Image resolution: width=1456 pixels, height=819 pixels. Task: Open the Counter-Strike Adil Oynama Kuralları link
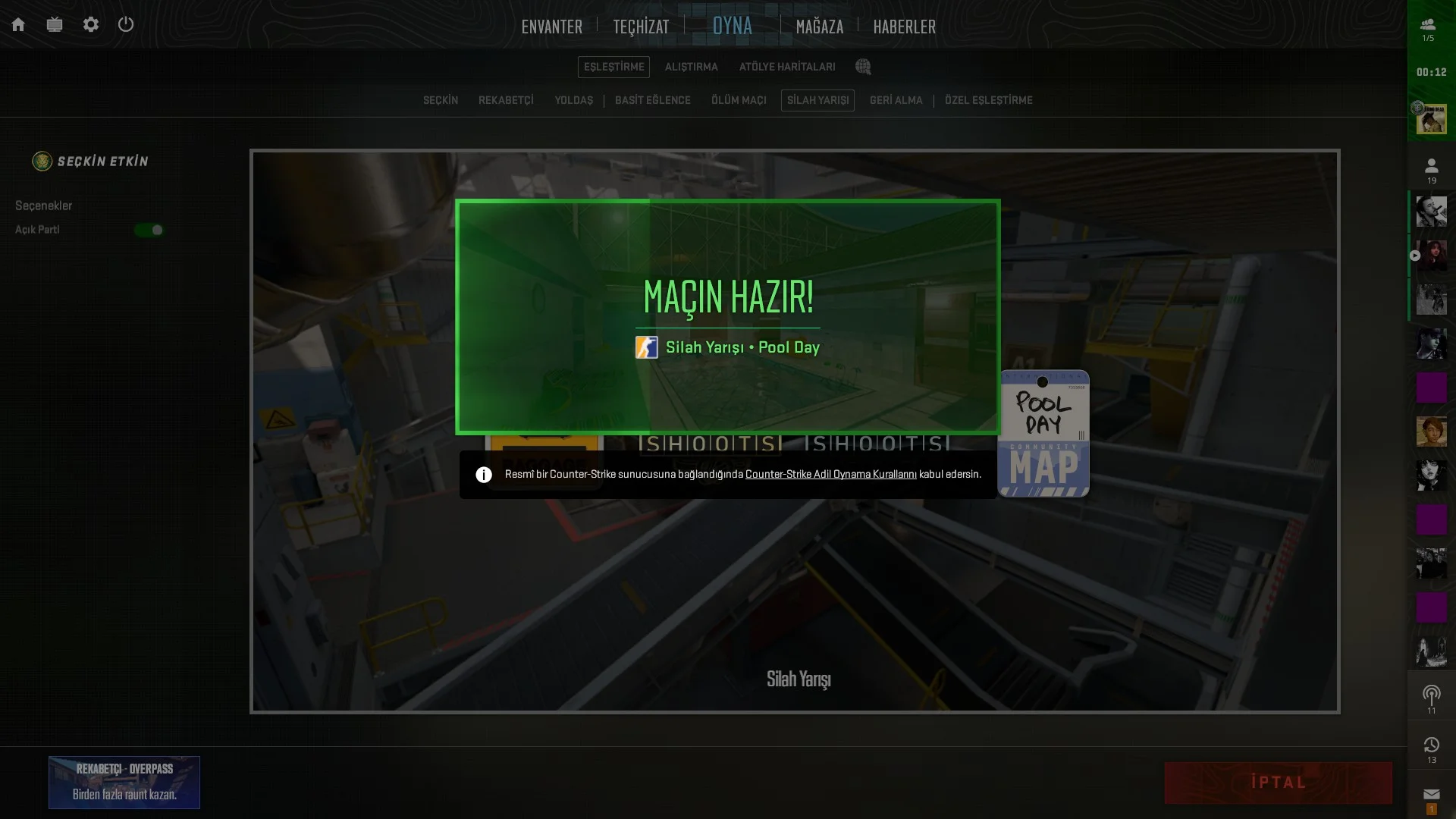tap(830, 475)
